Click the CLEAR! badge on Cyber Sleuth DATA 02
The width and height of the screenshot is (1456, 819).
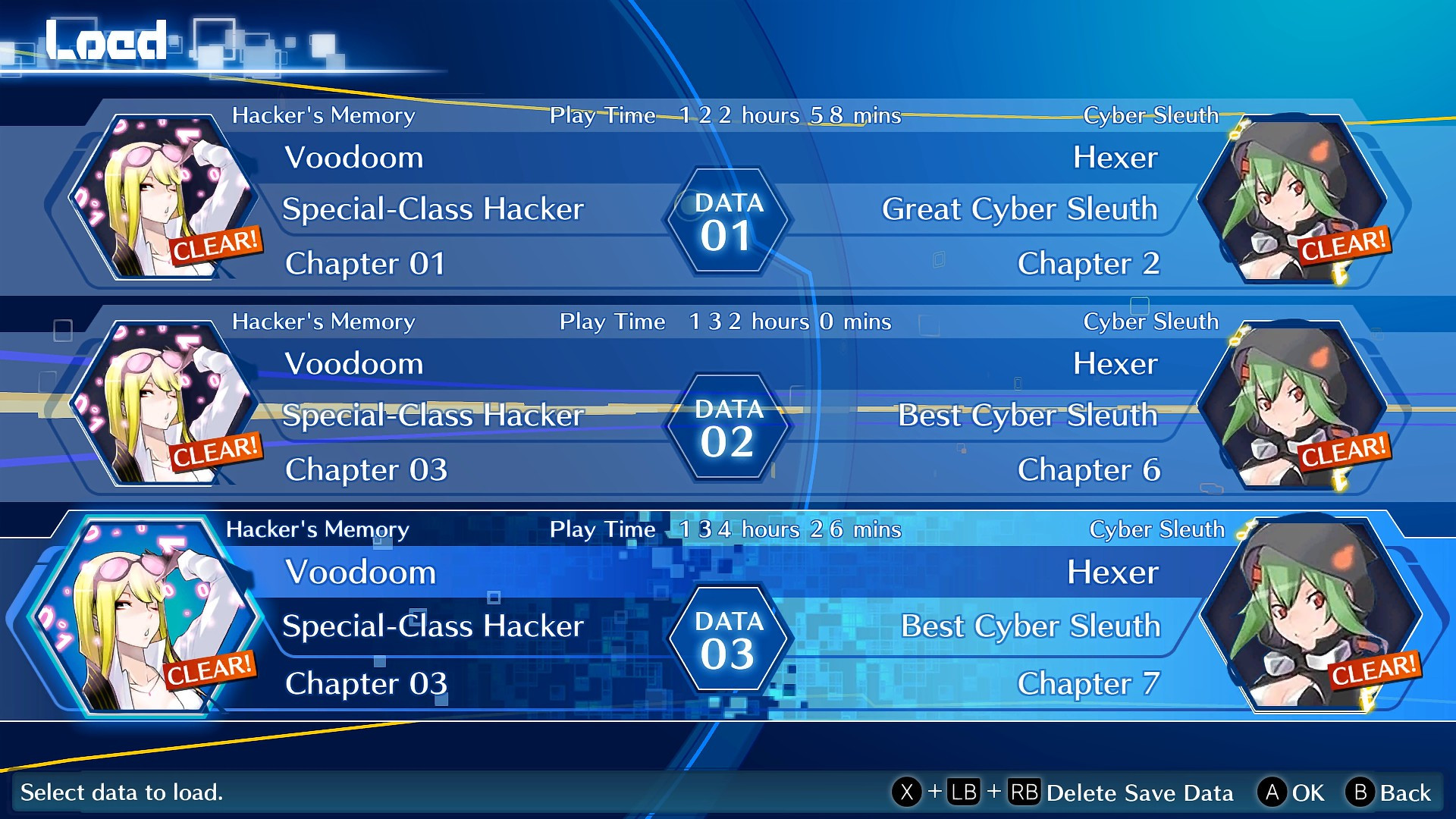pyautogui.click(x=1344, y=451)
